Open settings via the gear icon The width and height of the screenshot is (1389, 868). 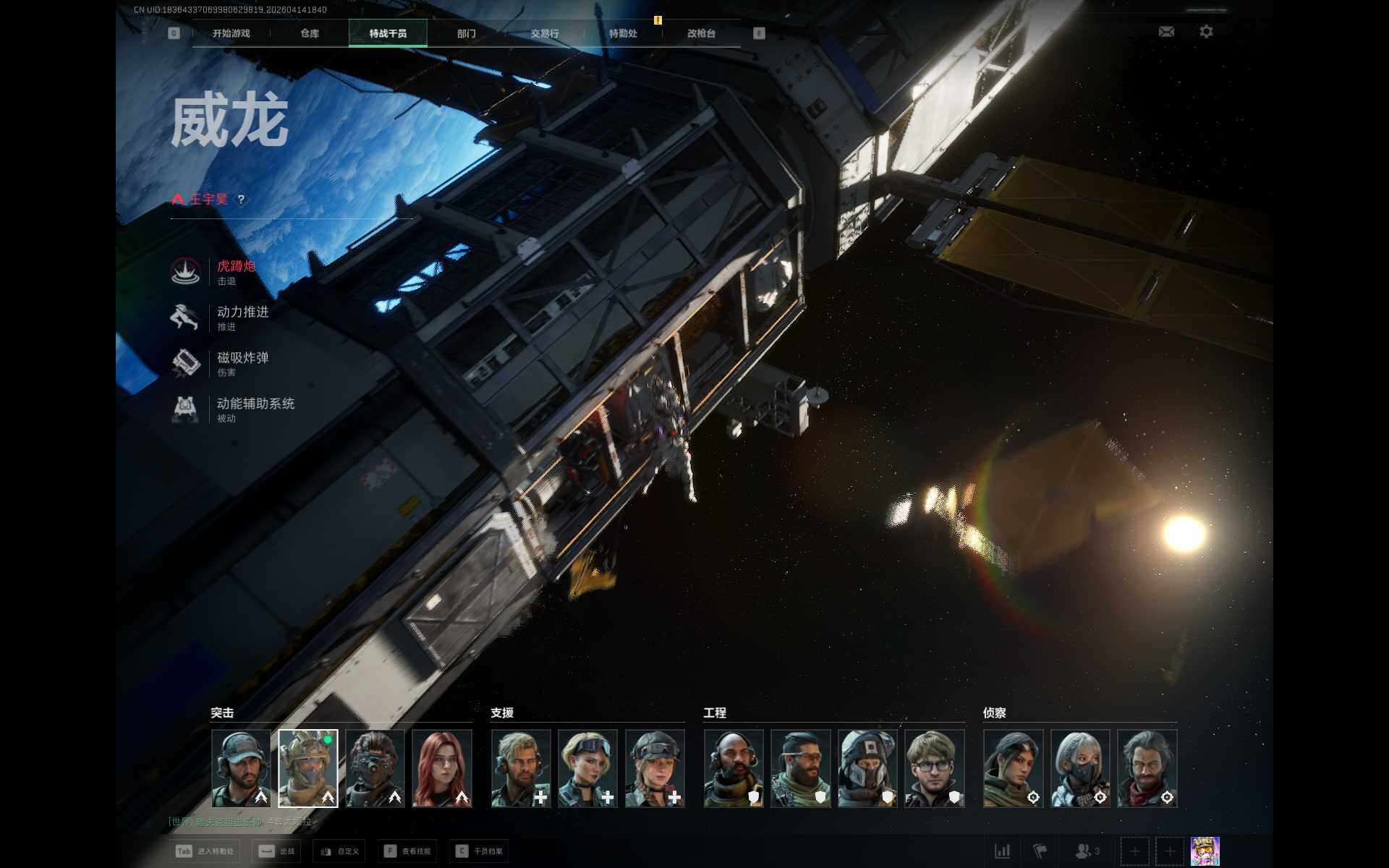(1206, 32)
